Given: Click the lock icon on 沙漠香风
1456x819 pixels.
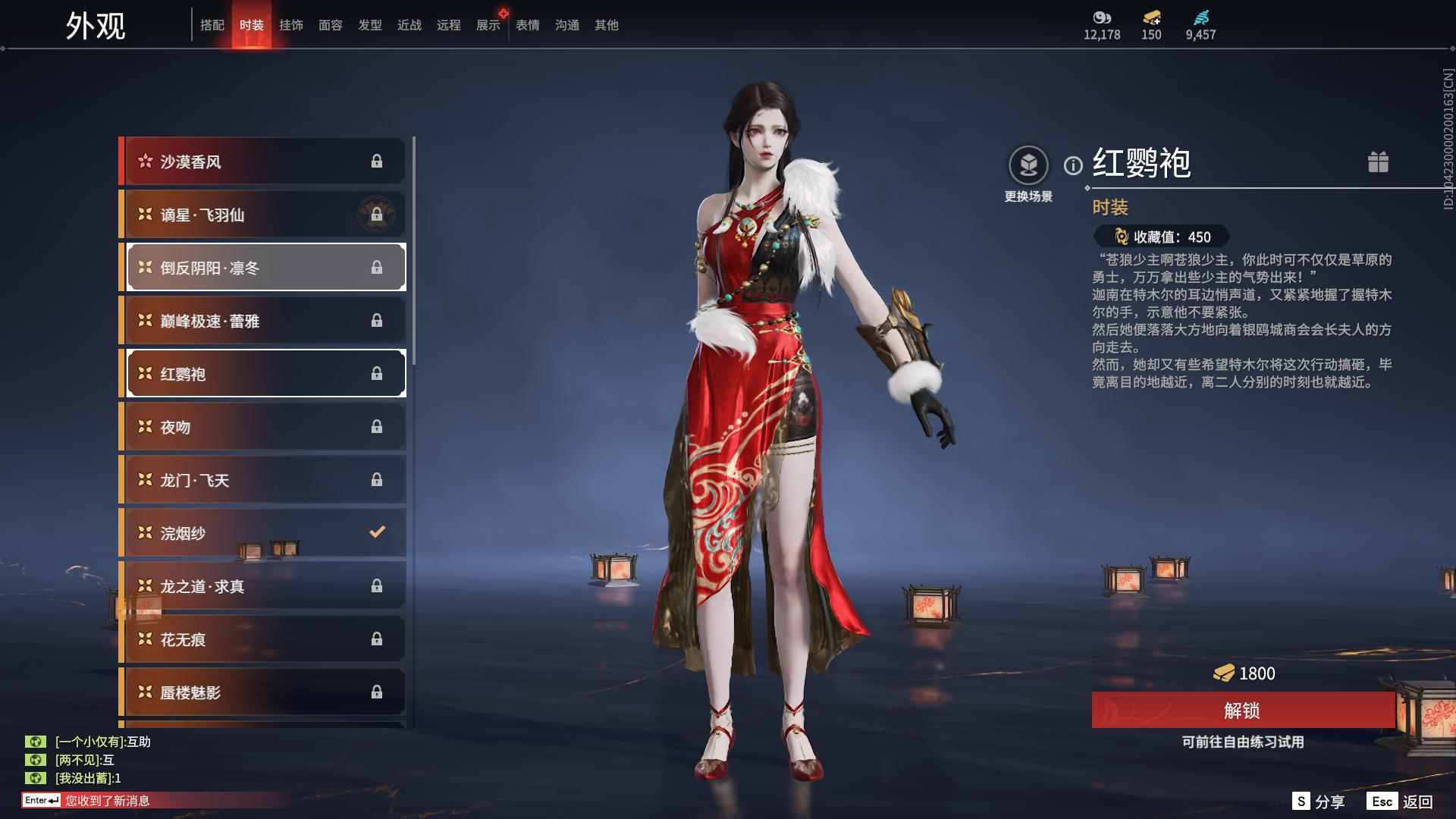Looking at the screenshot, I should (x=377, y=161).
